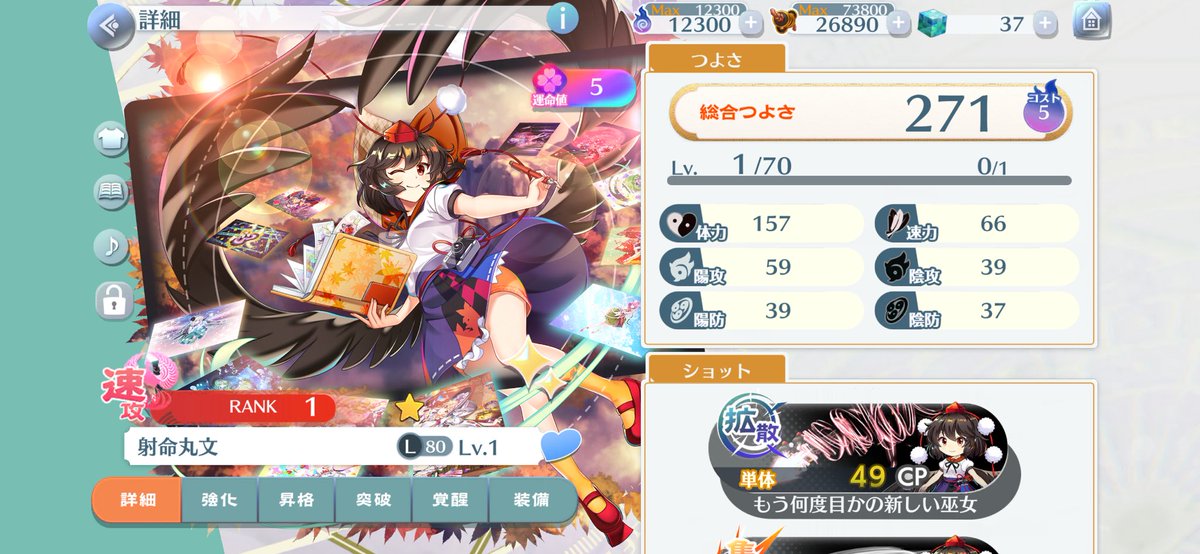Image resolution: width=1200 pixels, height=554 pixels.
Task: Tap the 運命値 fate value badge
Action: point(584,88)
